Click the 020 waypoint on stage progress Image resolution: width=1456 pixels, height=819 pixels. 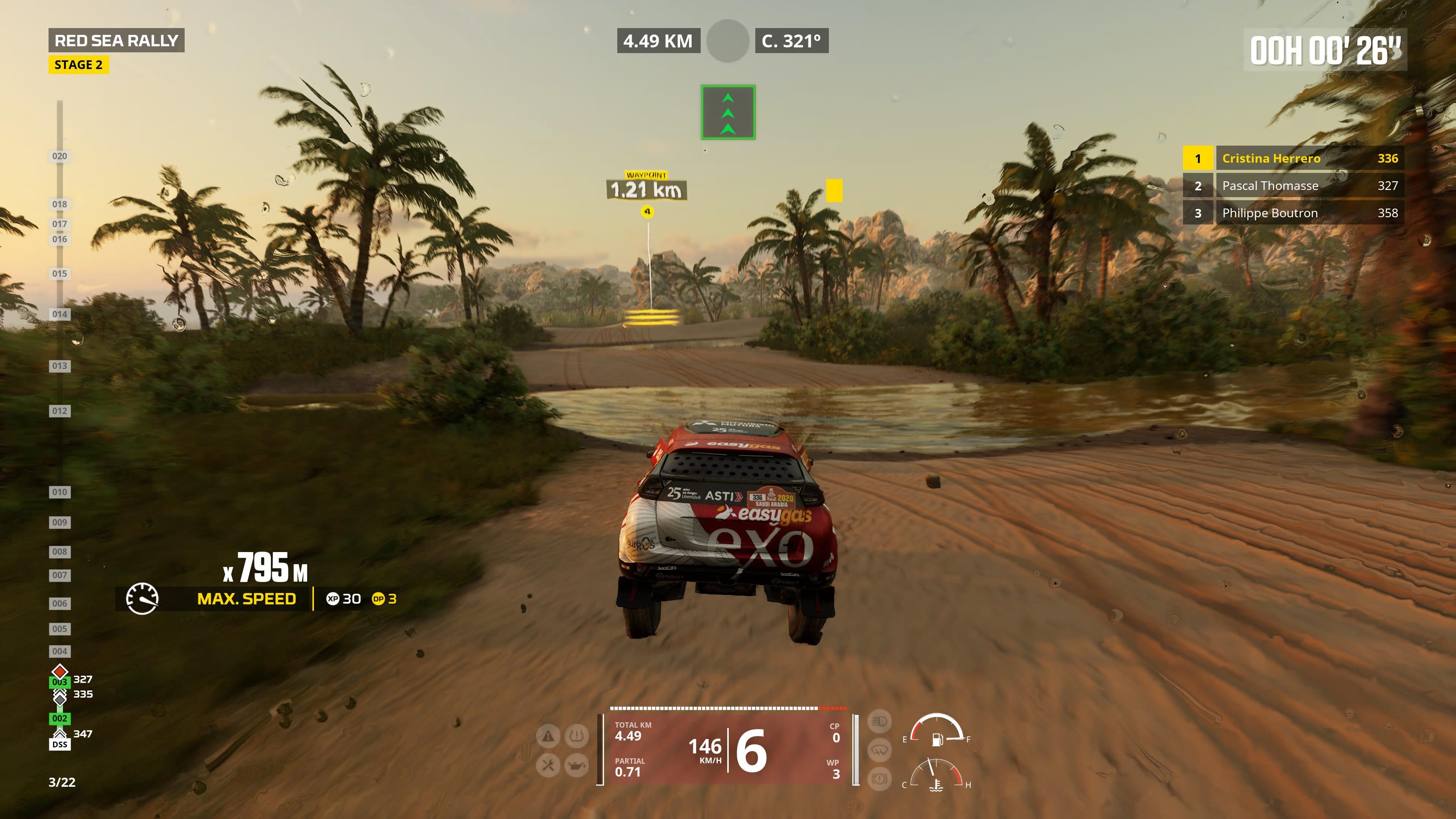(x=60, y=156)
